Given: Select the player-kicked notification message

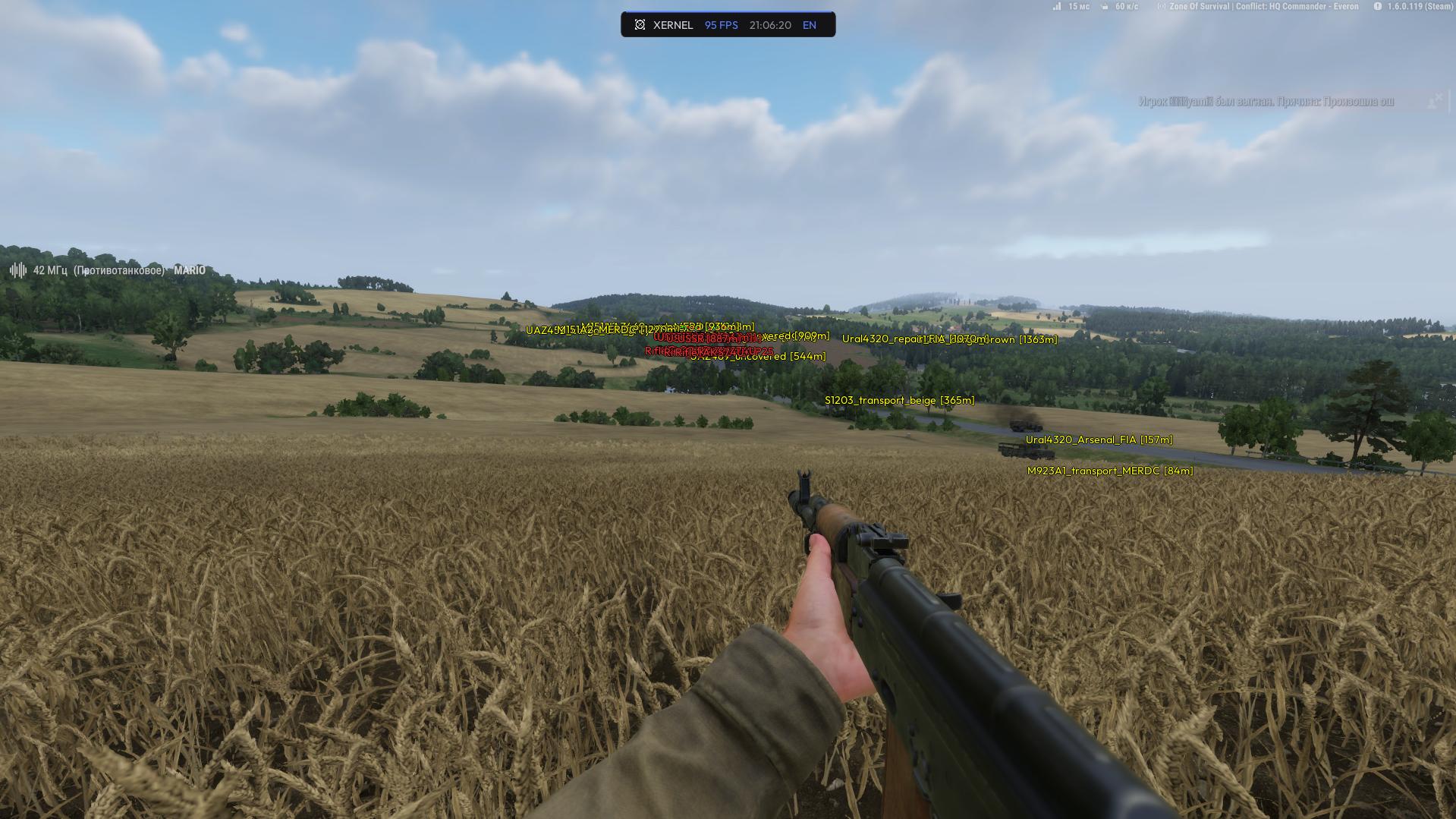Looking at the screenshot, I should coord(1265,102).
